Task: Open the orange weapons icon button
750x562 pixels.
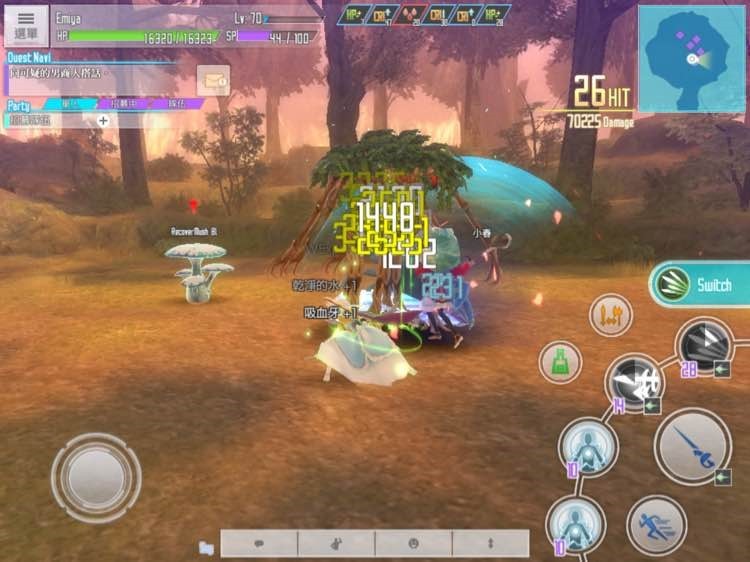Action: (x=610, y=315)
